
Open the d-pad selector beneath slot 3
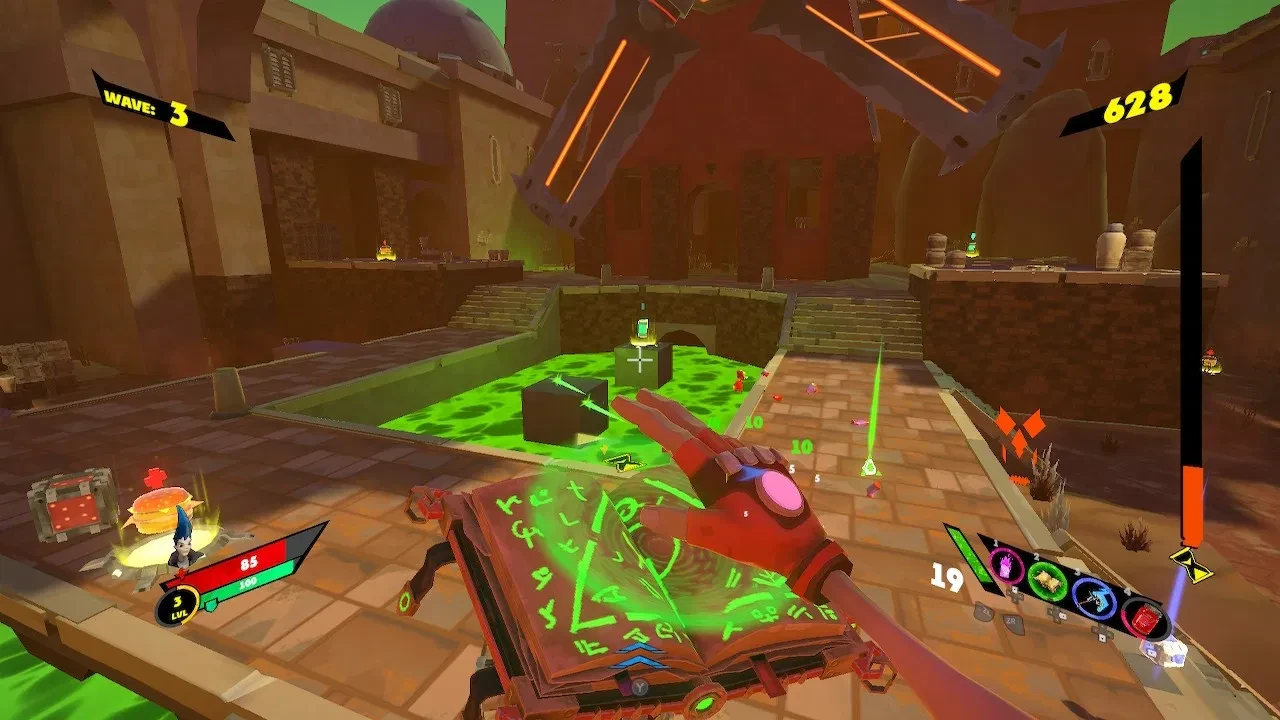pos(1102,632)
